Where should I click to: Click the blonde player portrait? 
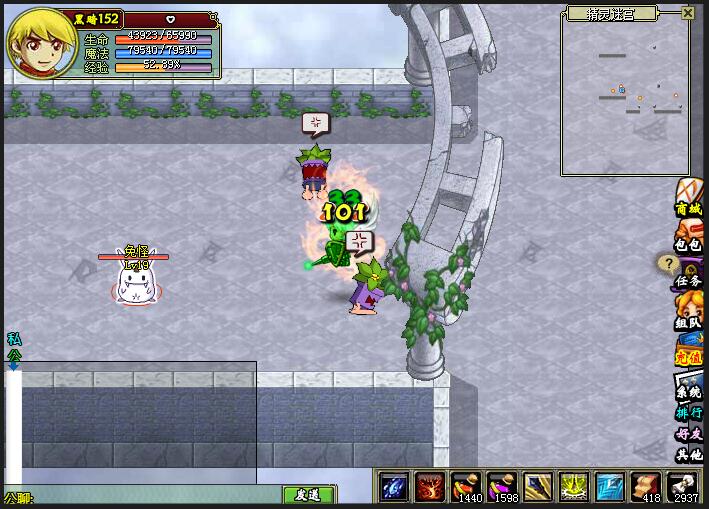37,42
